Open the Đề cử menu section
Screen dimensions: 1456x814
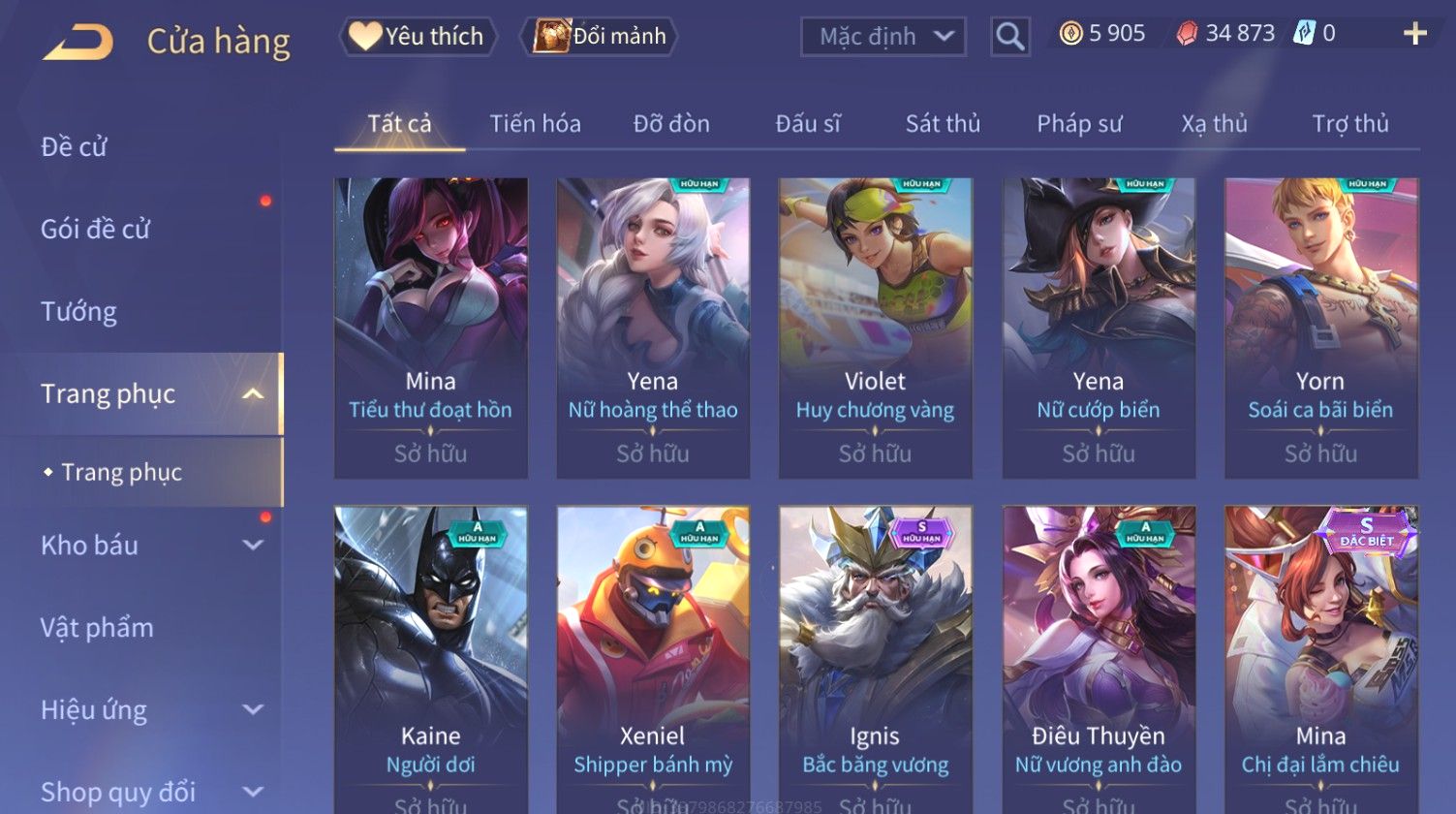[74, 147]
